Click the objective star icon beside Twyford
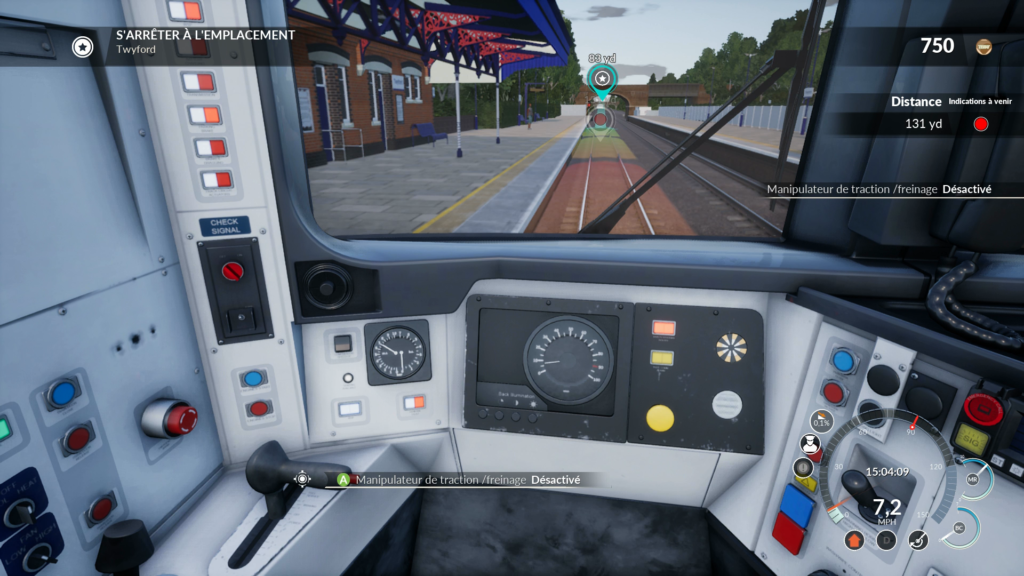The height and width of the screenshot is (576, 1024). tap(83, 46)
